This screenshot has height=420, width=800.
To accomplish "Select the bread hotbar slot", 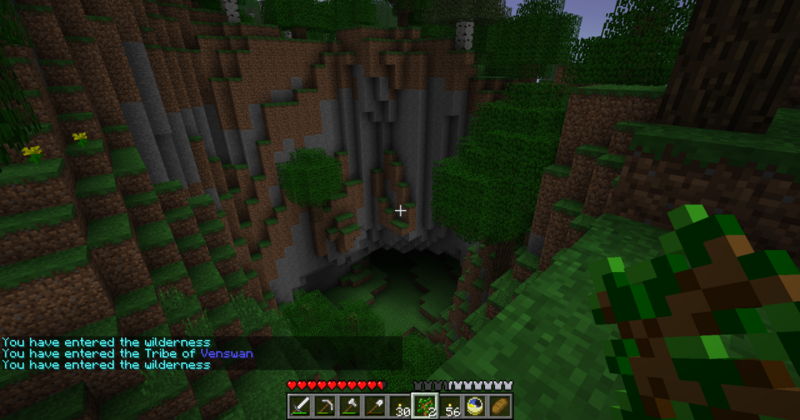I will pos(499,405).
